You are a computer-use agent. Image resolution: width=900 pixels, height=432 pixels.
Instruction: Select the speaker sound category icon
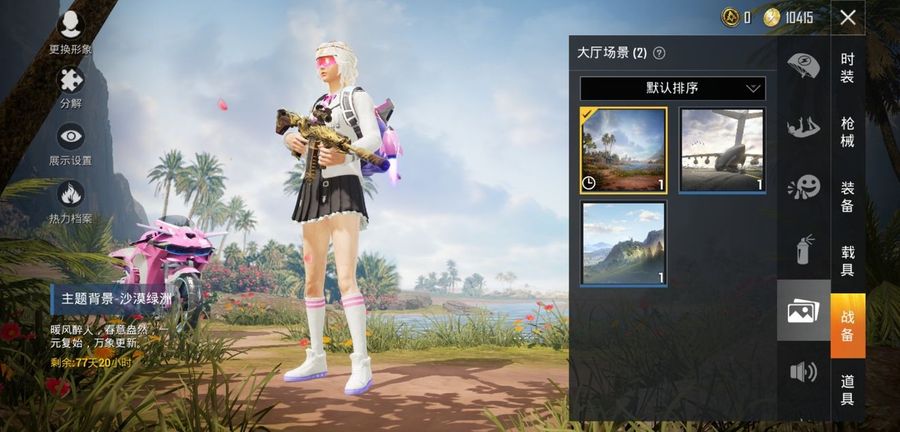point(803,372)
